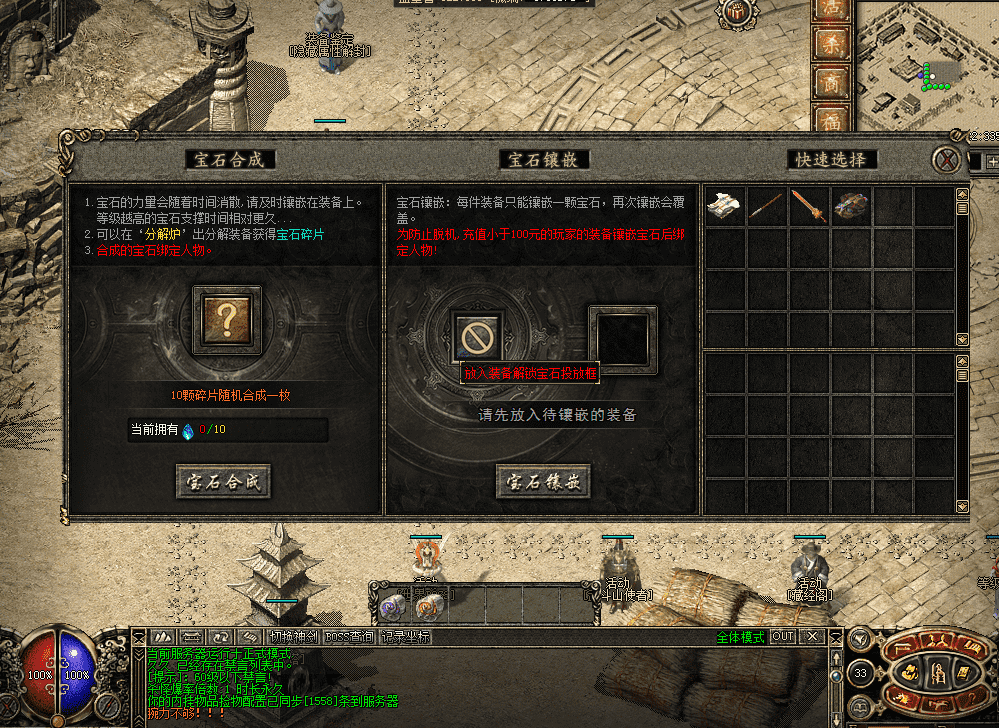Screen dimensions: 999x728
Task: Open the BOSS查询 lookup
Action: point(351,636)
